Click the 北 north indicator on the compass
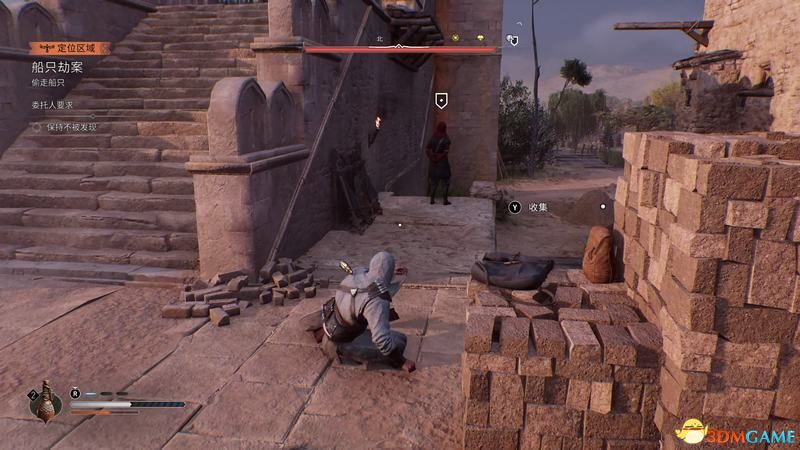The width and height of the screenshot is (800, 450). (x=380, y=38)
